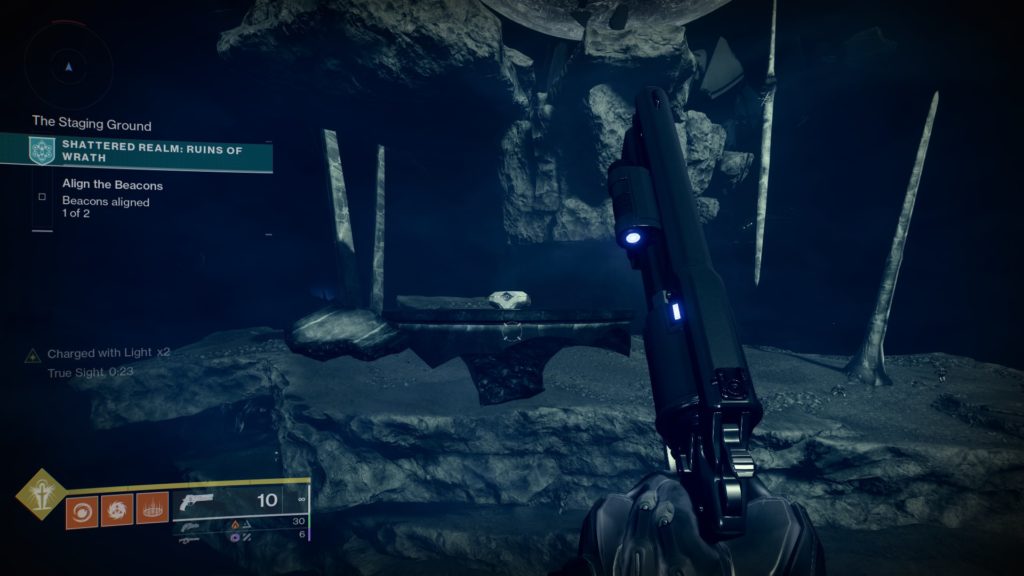
Task: Select the Shattered Realm: Ruins of Wrath banner
Action: 150,153
